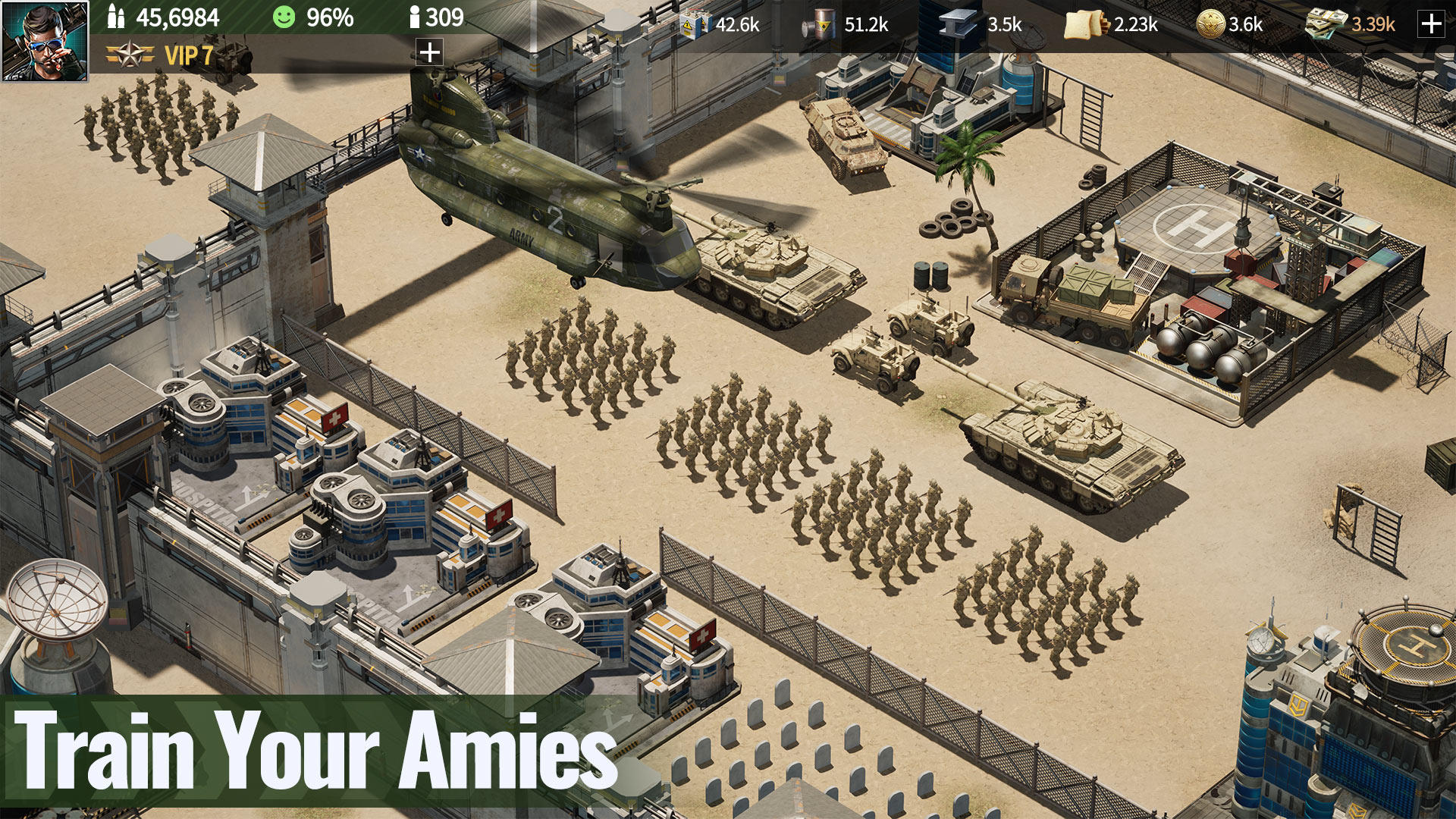Image resolution: width=1456 pixels, height=819 pixels.
Task: Click the Train Your Amies banner text
Action: pos(318,747)
